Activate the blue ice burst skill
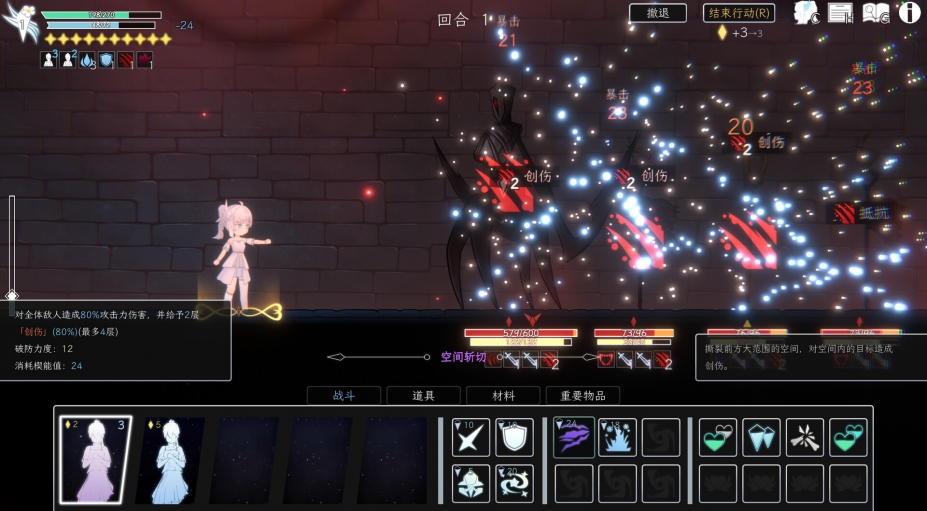 click(617, 438)
